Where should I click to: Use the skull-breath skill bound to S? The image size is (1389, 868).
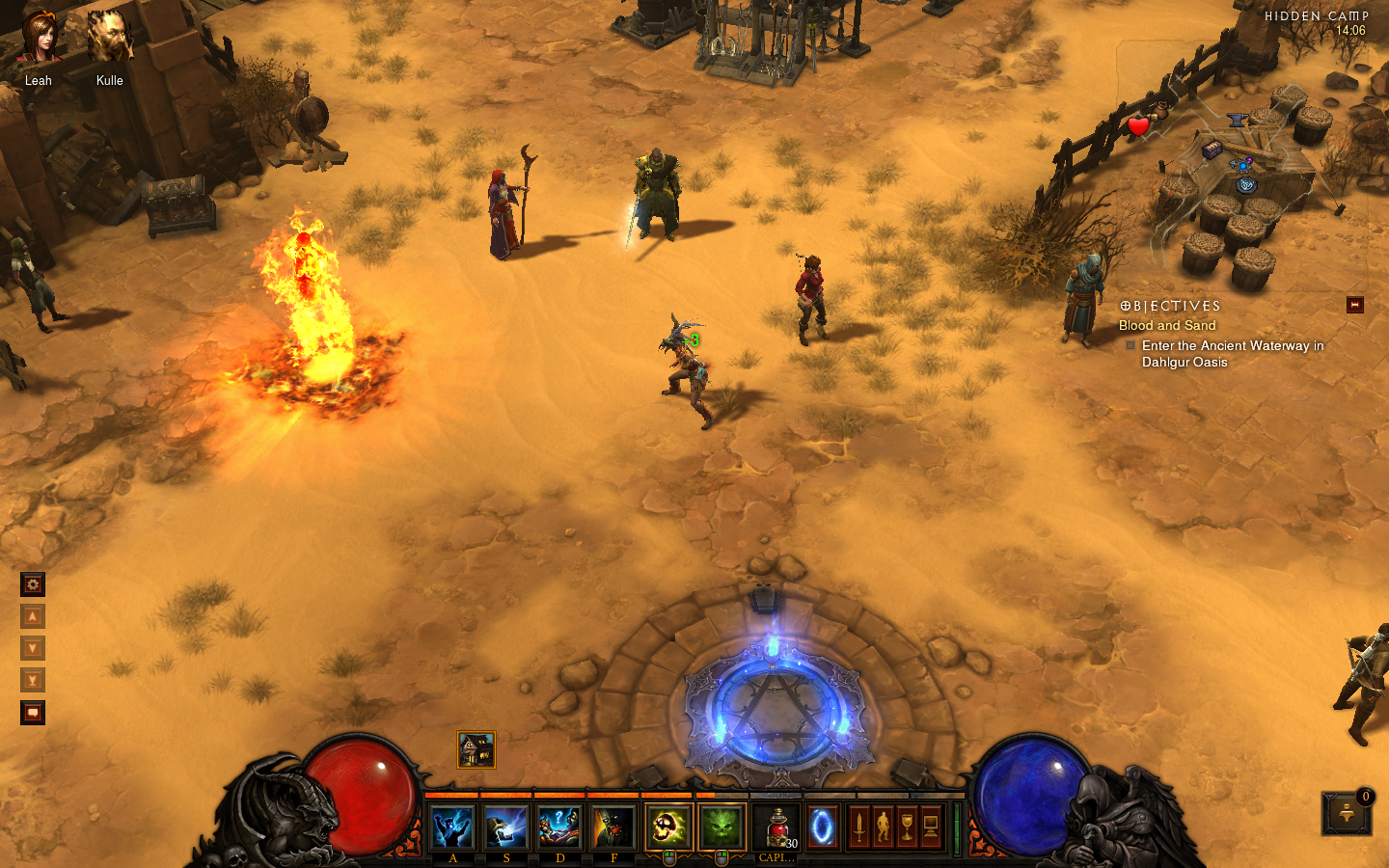506,827
